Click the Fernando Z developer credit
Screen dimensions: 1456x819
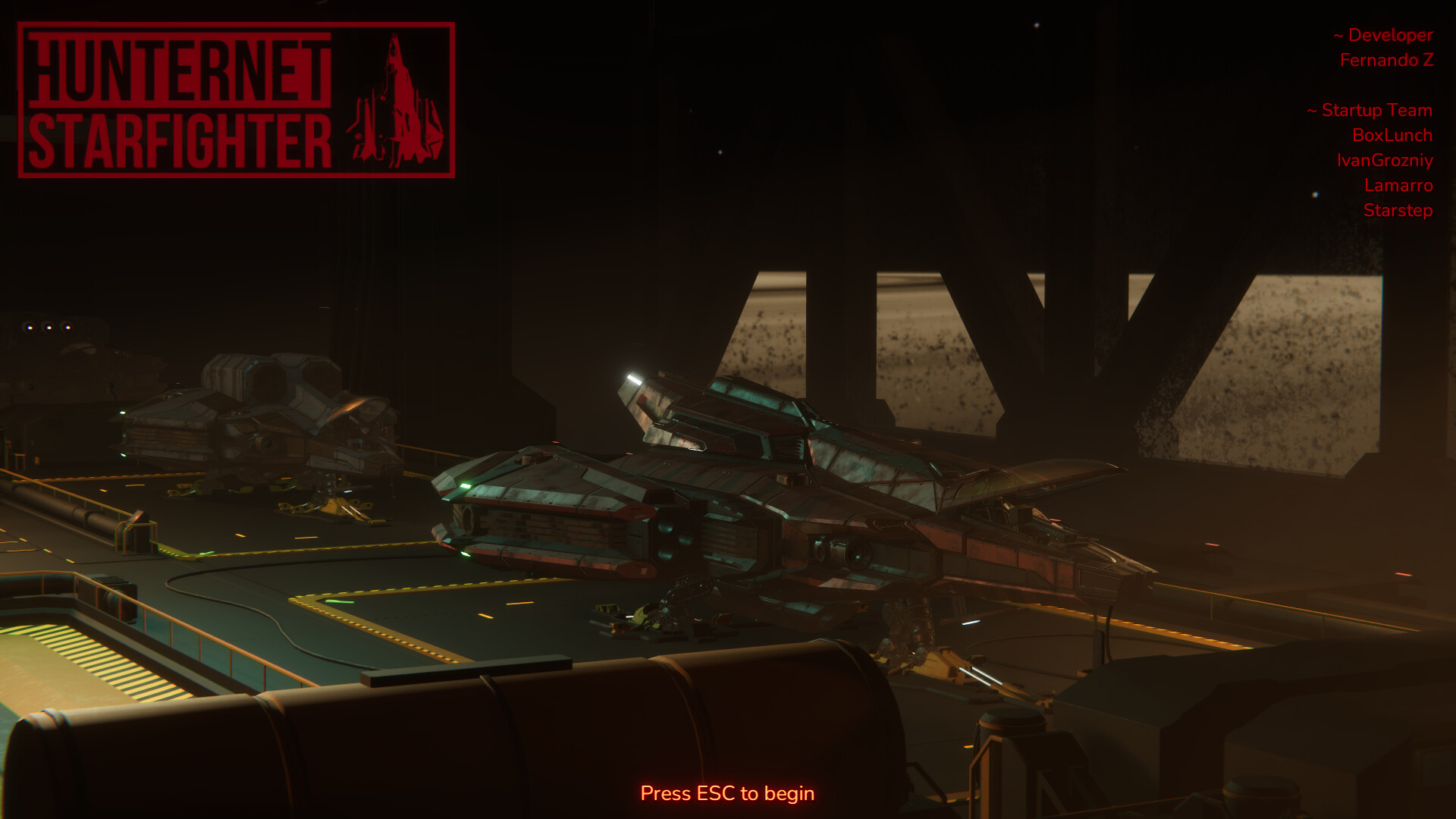(x=1387, y=60)
